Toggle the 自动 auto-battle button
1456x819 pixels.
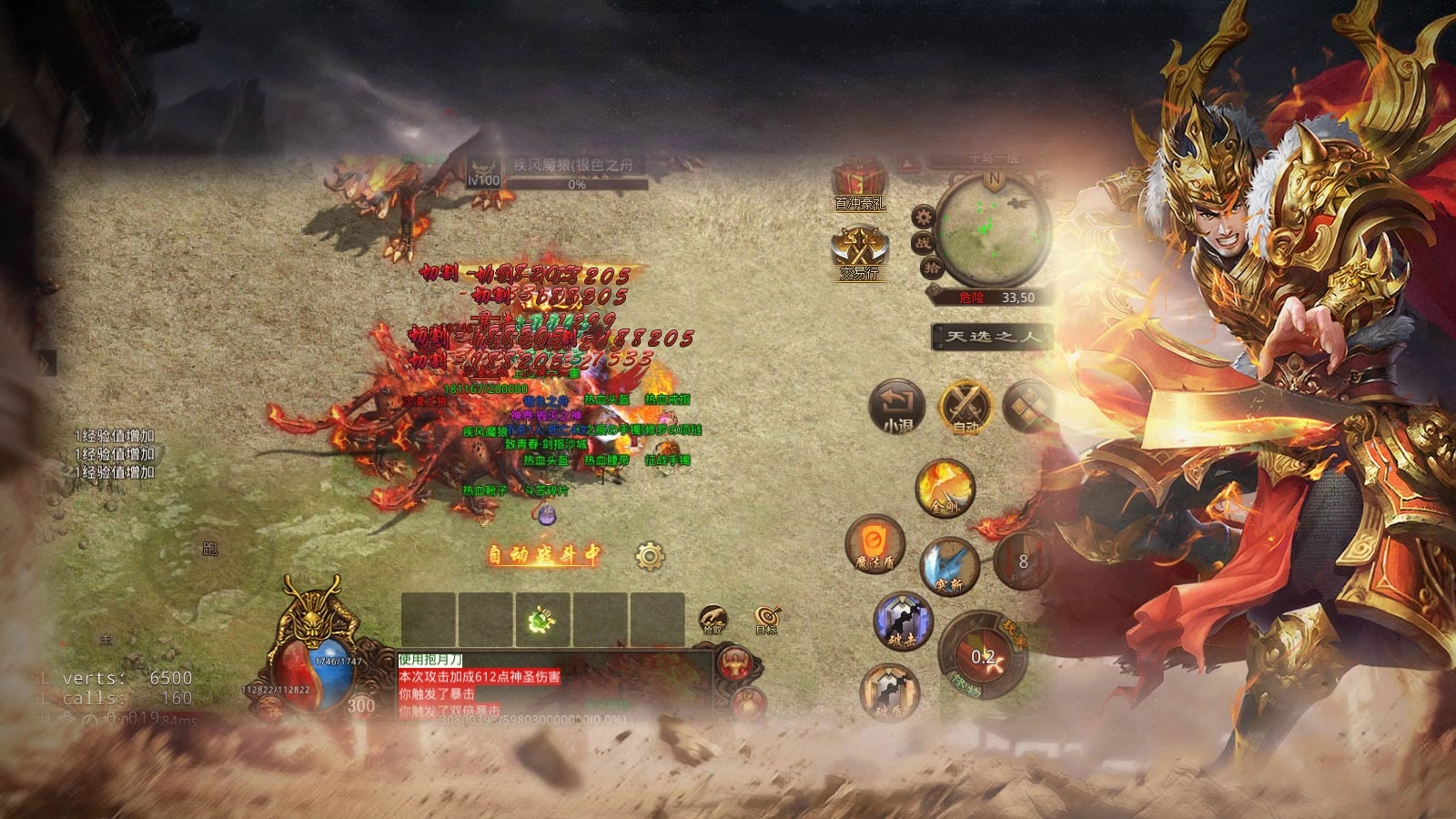point(966,407)
